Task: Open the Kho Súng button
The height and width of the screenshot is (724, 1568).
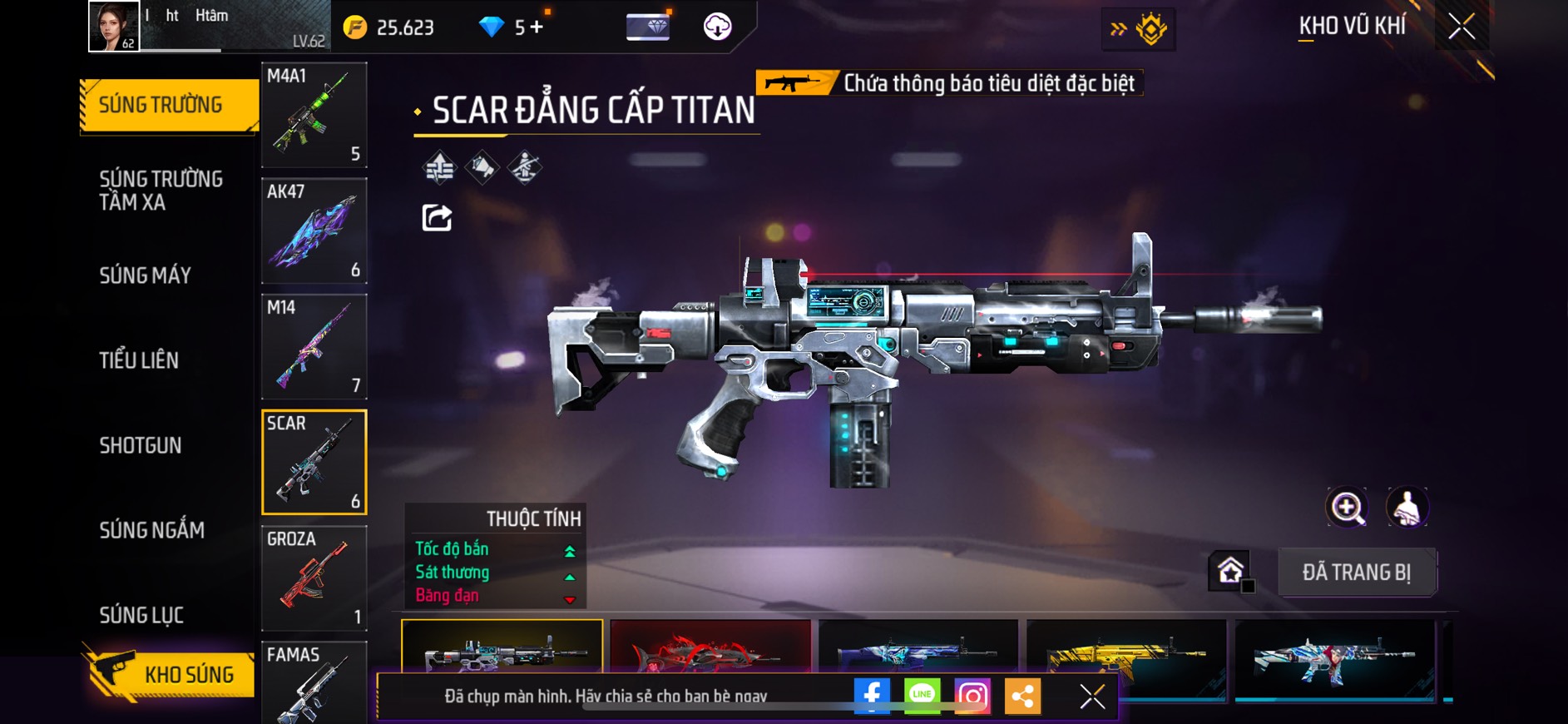Action: (x=171, y=674)
